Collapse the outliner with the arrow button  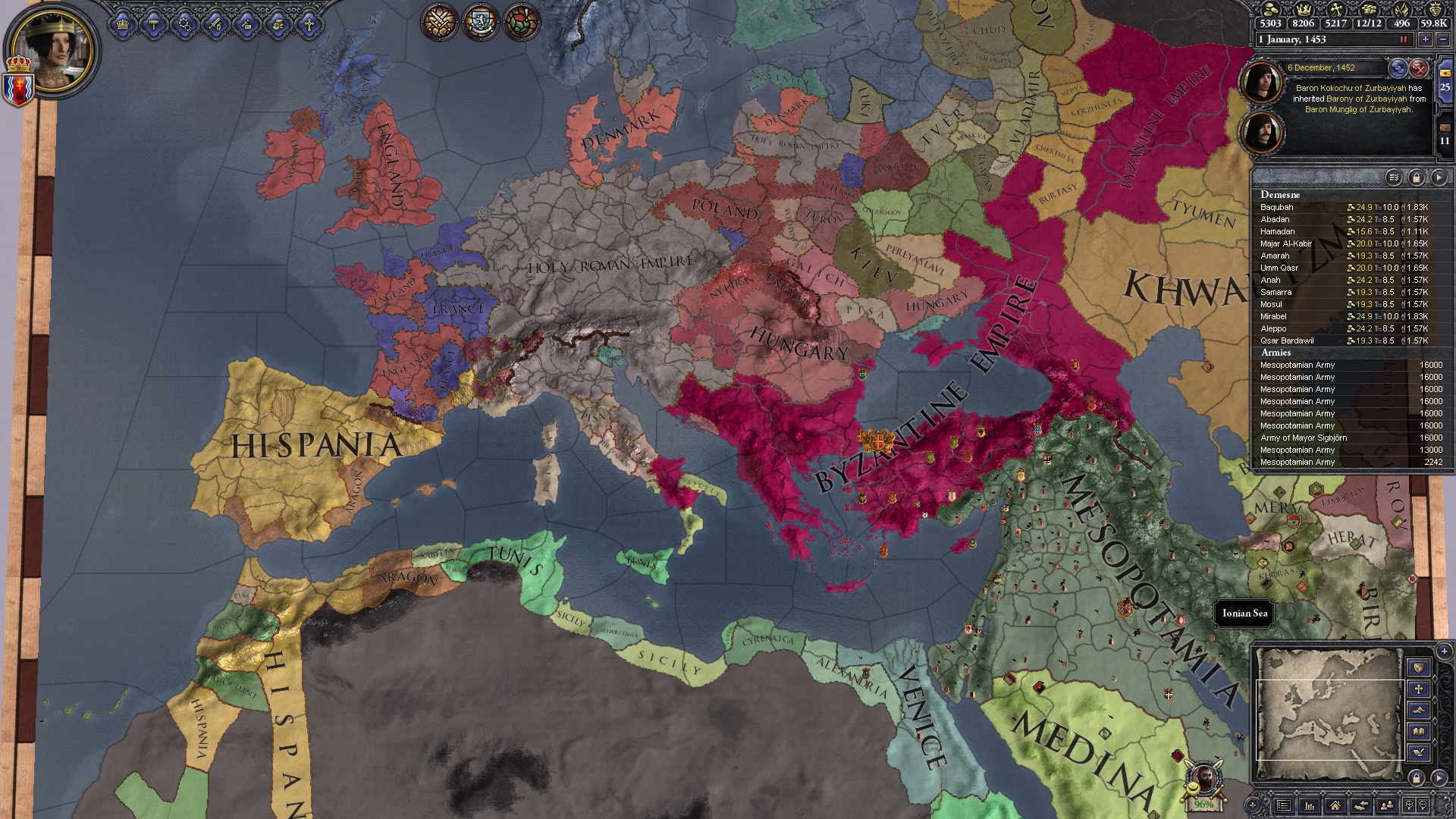(x=1439, y=177)
